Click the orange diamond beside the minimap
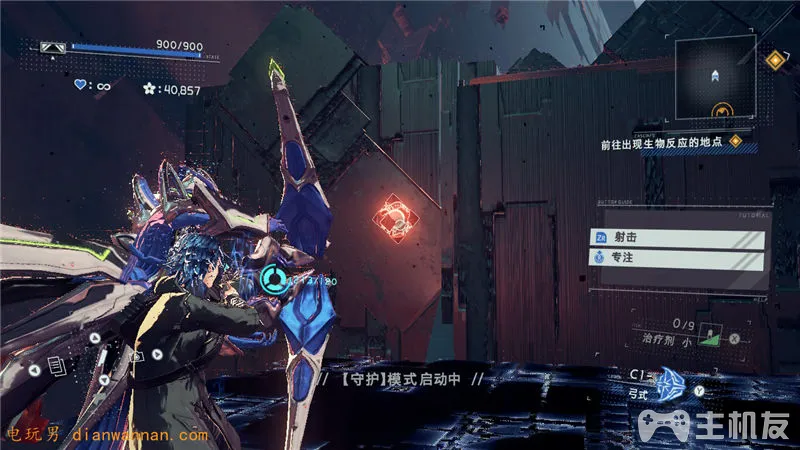Screen dimensions: 800x450 (773, 60)
